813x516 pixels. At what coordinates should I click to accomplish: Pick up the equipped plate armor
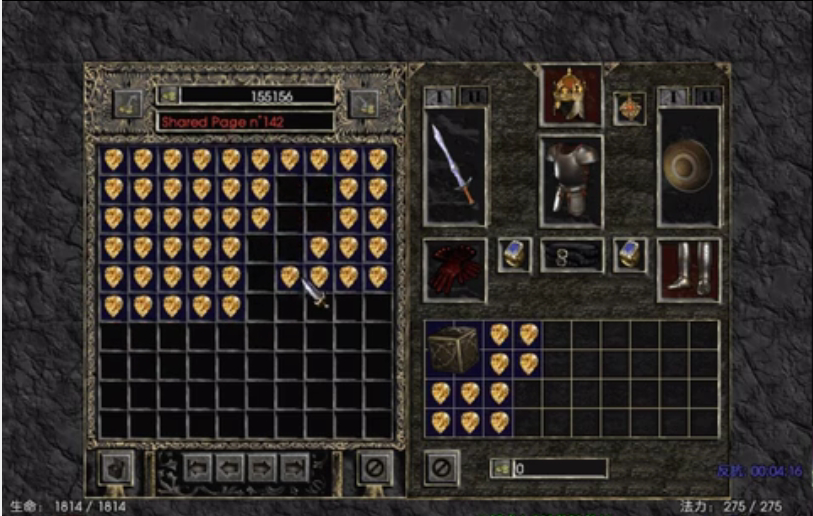coord(571,176)
